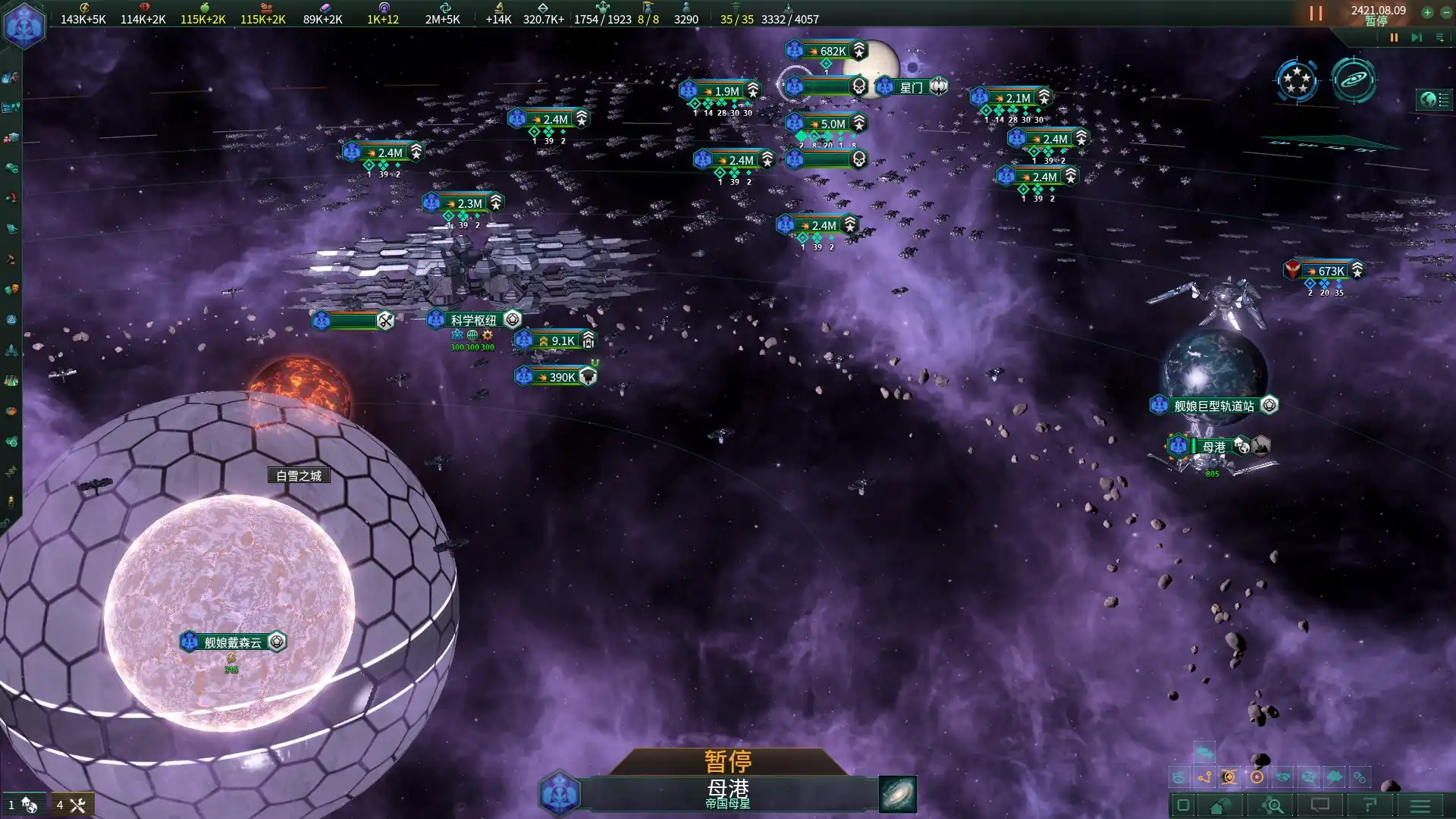Image resolution: width=1456 pixels, height=819 pixels.
Task: Switch to the galaxy map view
Action: pyautogui.click(x=1354, y=80)
